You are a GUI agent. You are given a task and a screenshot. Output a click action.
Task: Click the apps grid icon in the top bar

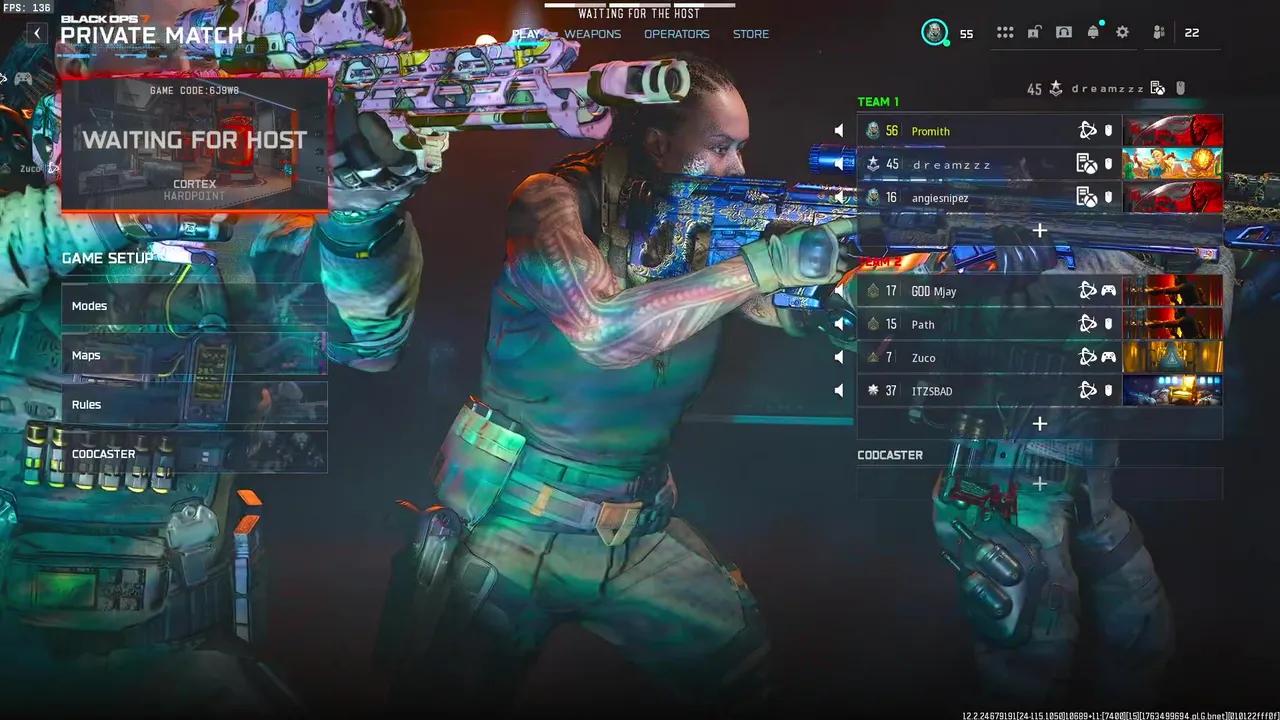pyautogui.click(x=1005, y=31)
